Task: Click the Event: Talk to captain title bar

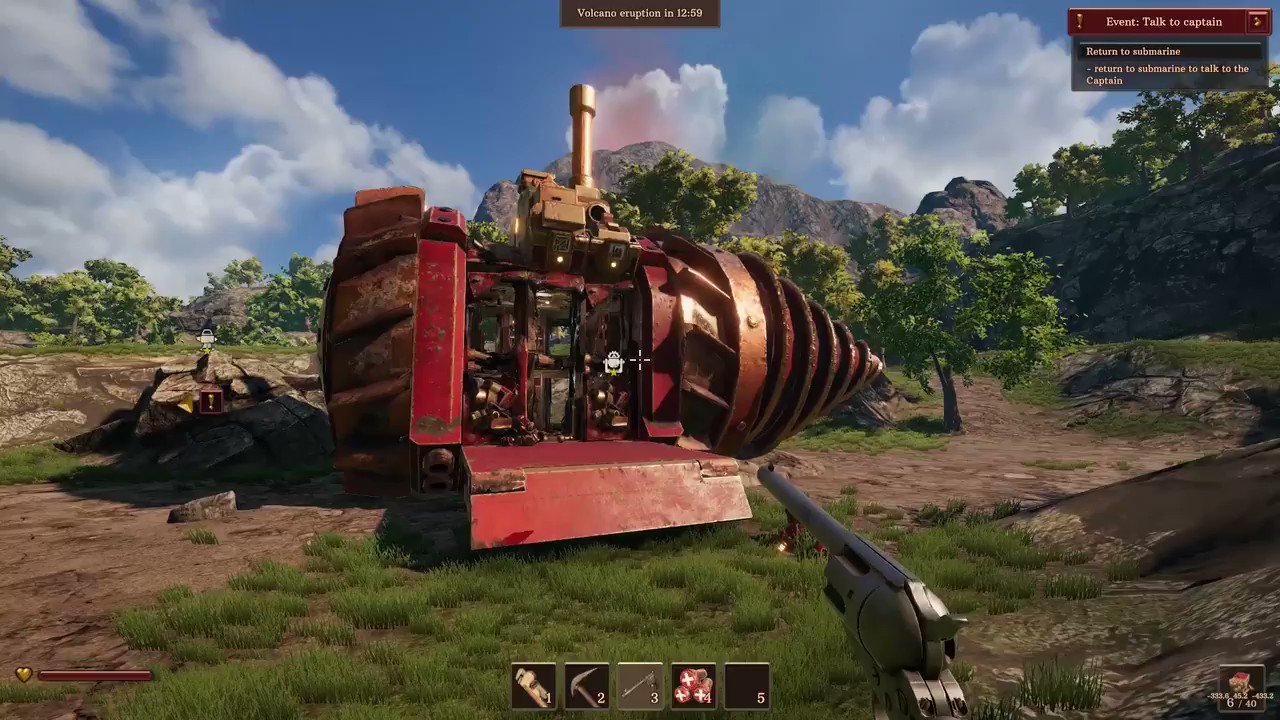Action: (x=1165, y=21)
